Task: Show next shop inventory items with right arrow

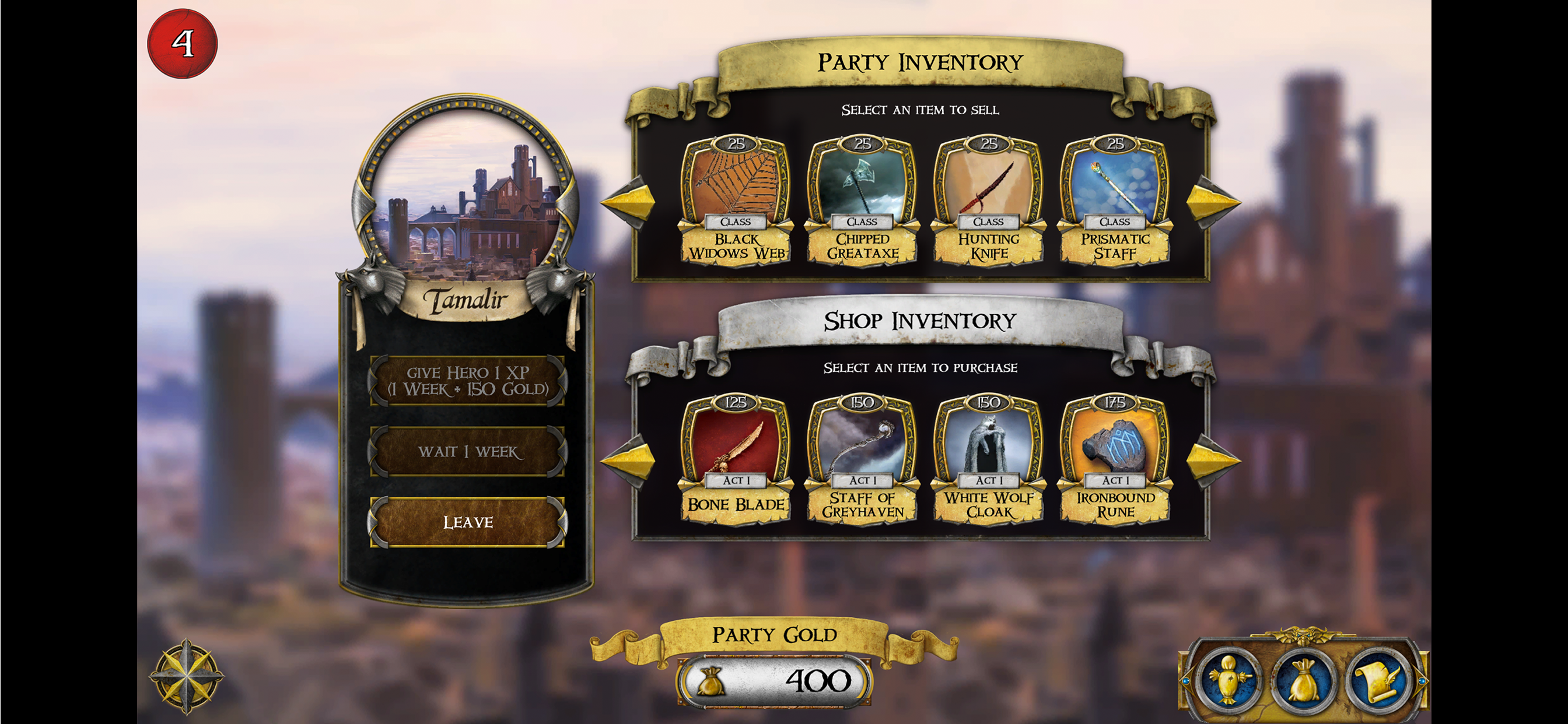Action: click(1212, 461)
